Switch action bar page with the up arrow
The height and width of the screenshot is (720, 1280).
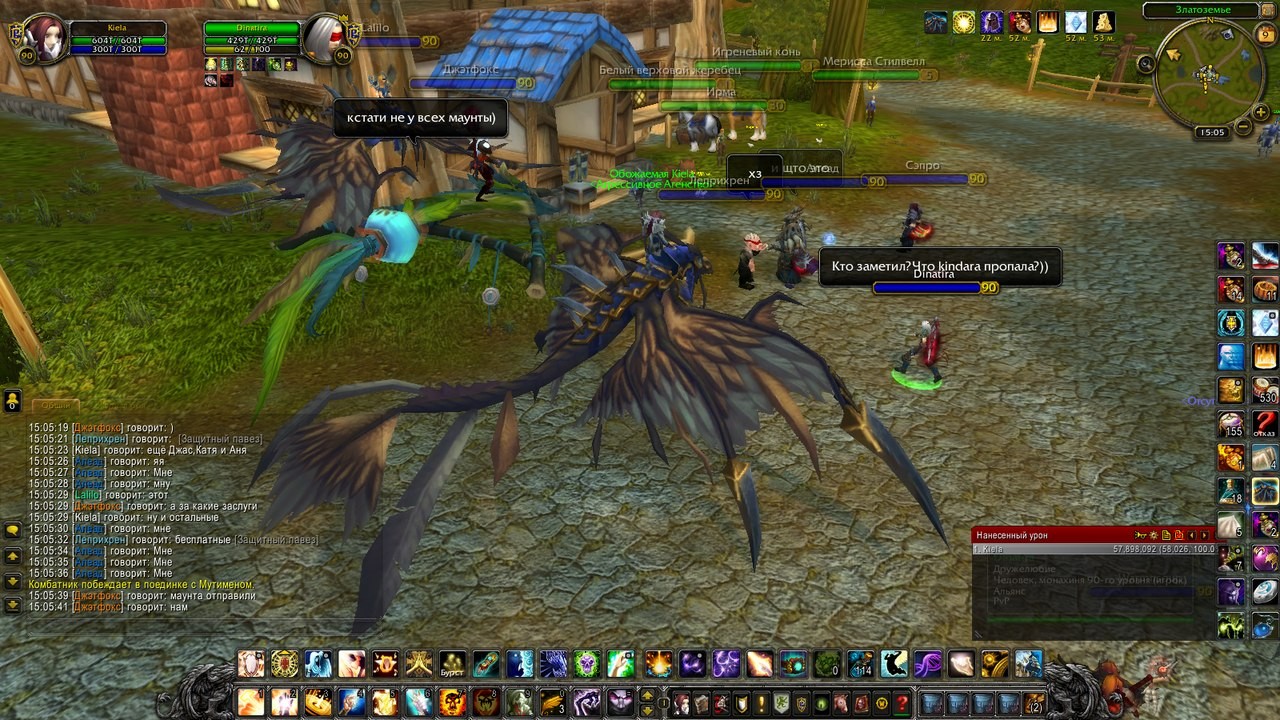[647, 695]
